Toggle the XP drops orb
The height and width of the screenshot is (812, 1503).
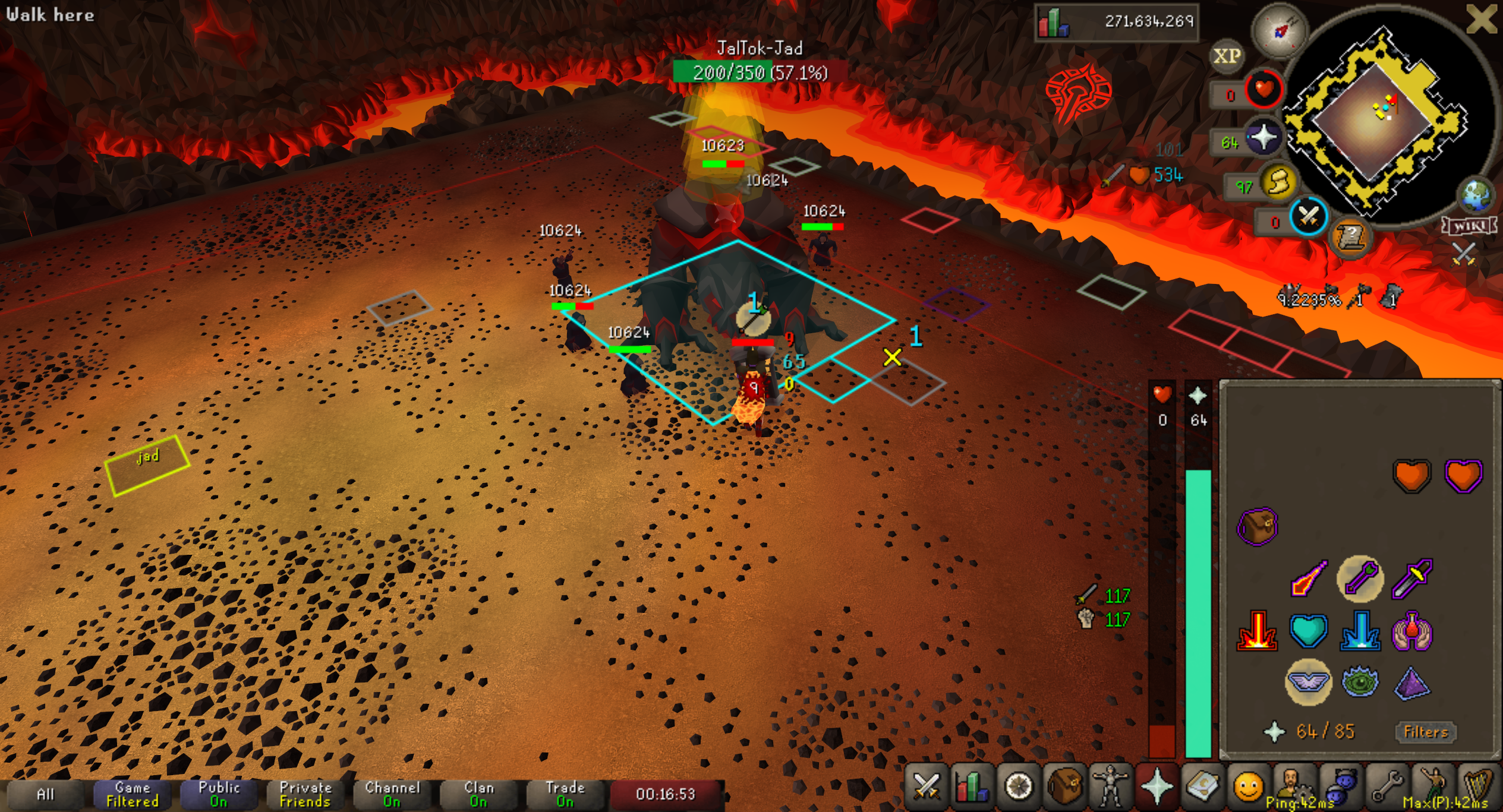tap(1227, 56)
